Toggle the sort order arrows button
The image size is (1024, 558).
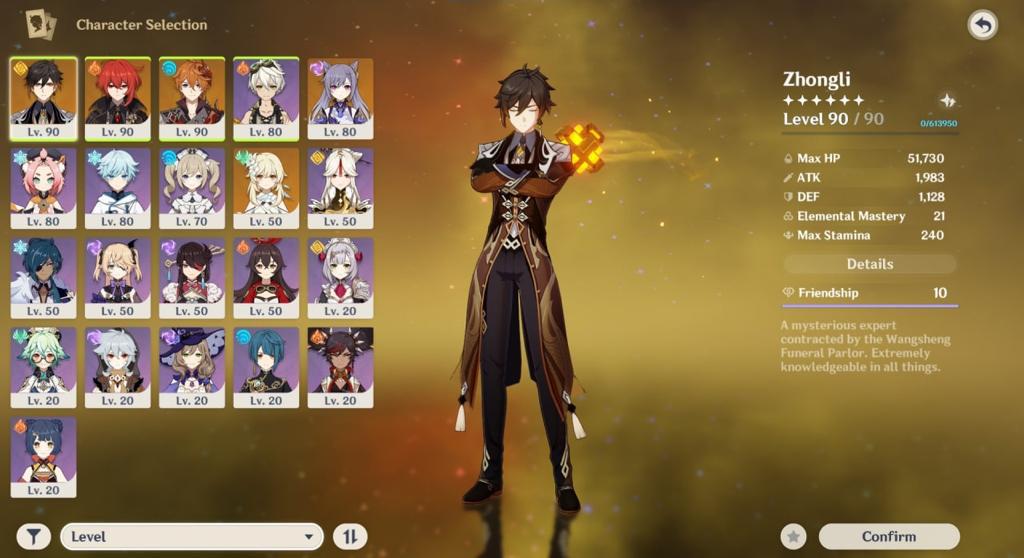click(349, 537)
